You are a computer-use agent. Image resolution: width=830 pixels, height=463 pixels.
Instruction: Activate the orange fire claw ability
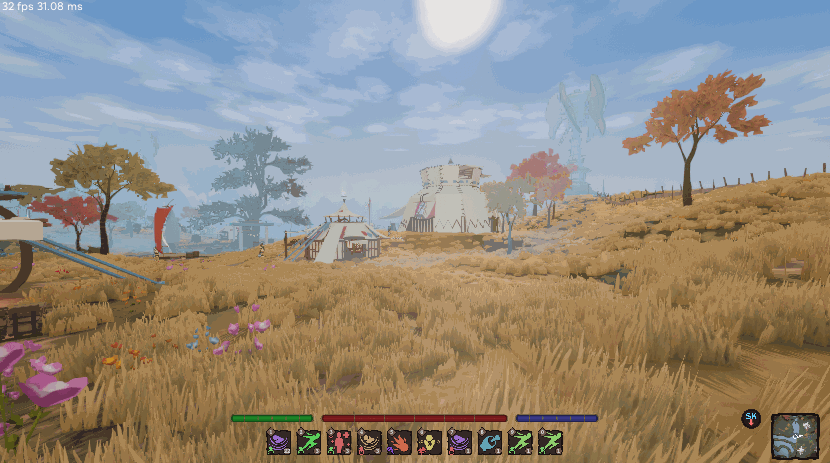coord(400,441)
